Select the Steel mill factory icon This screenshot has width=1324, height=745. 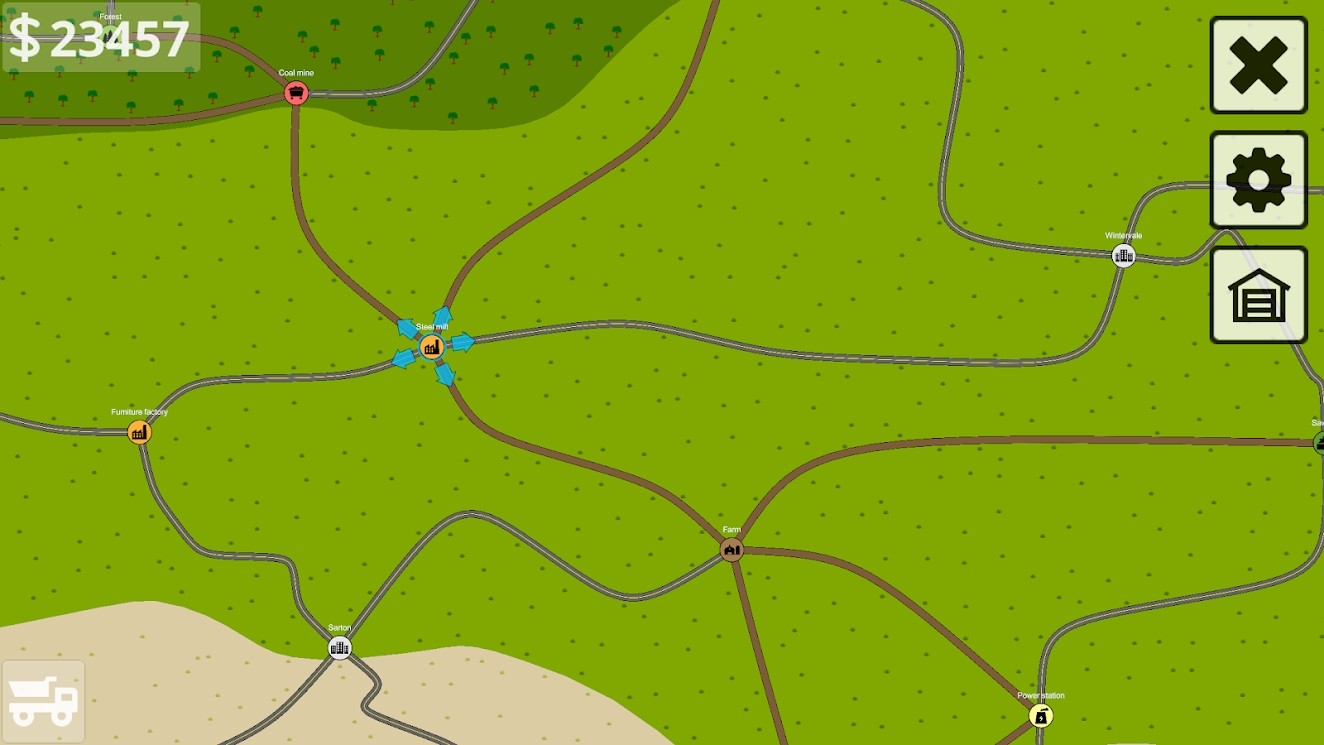432,347
